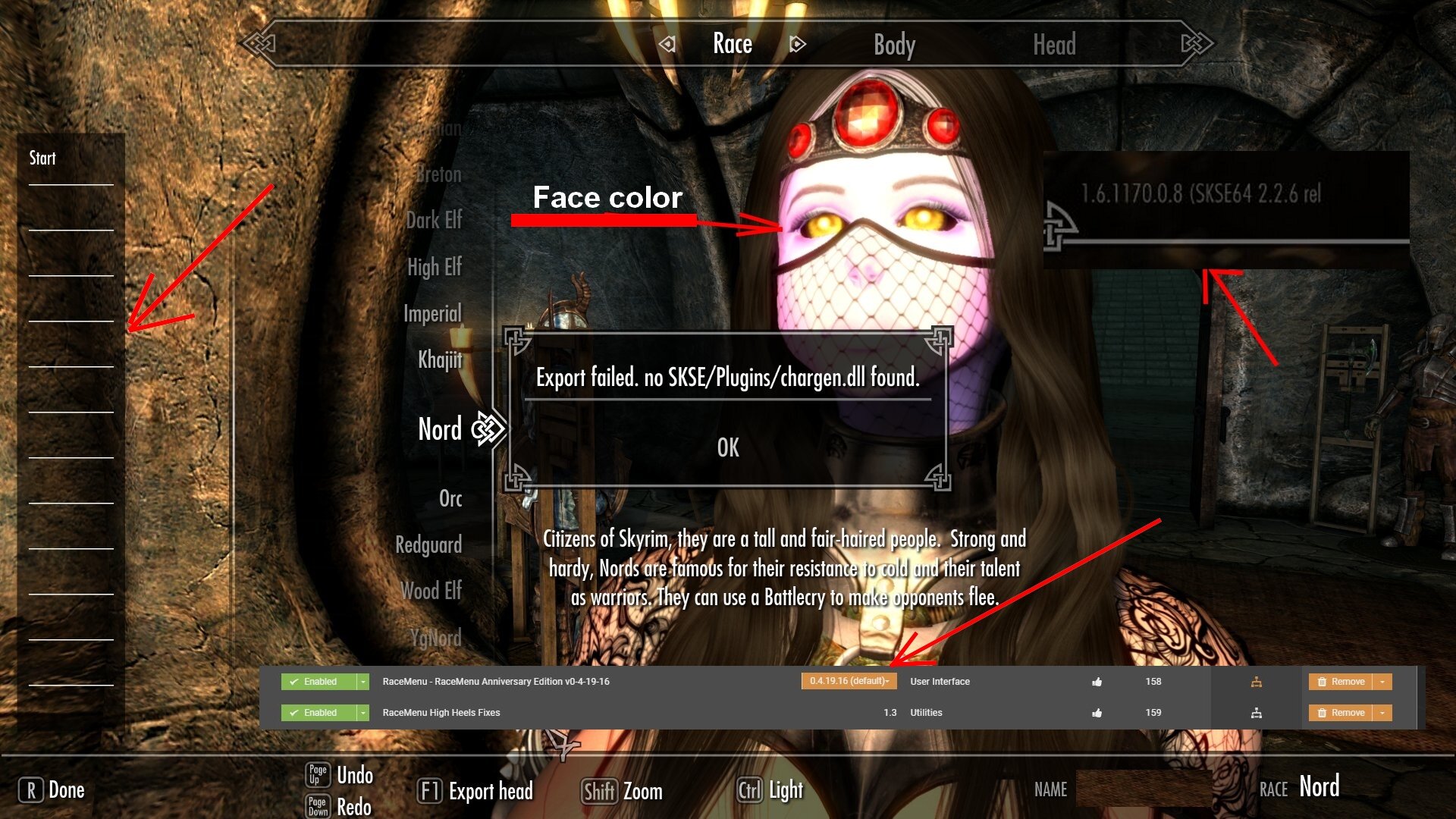Switch to the Head tab
This screenshot has height=819, width=1456.
coord(1056,44)
